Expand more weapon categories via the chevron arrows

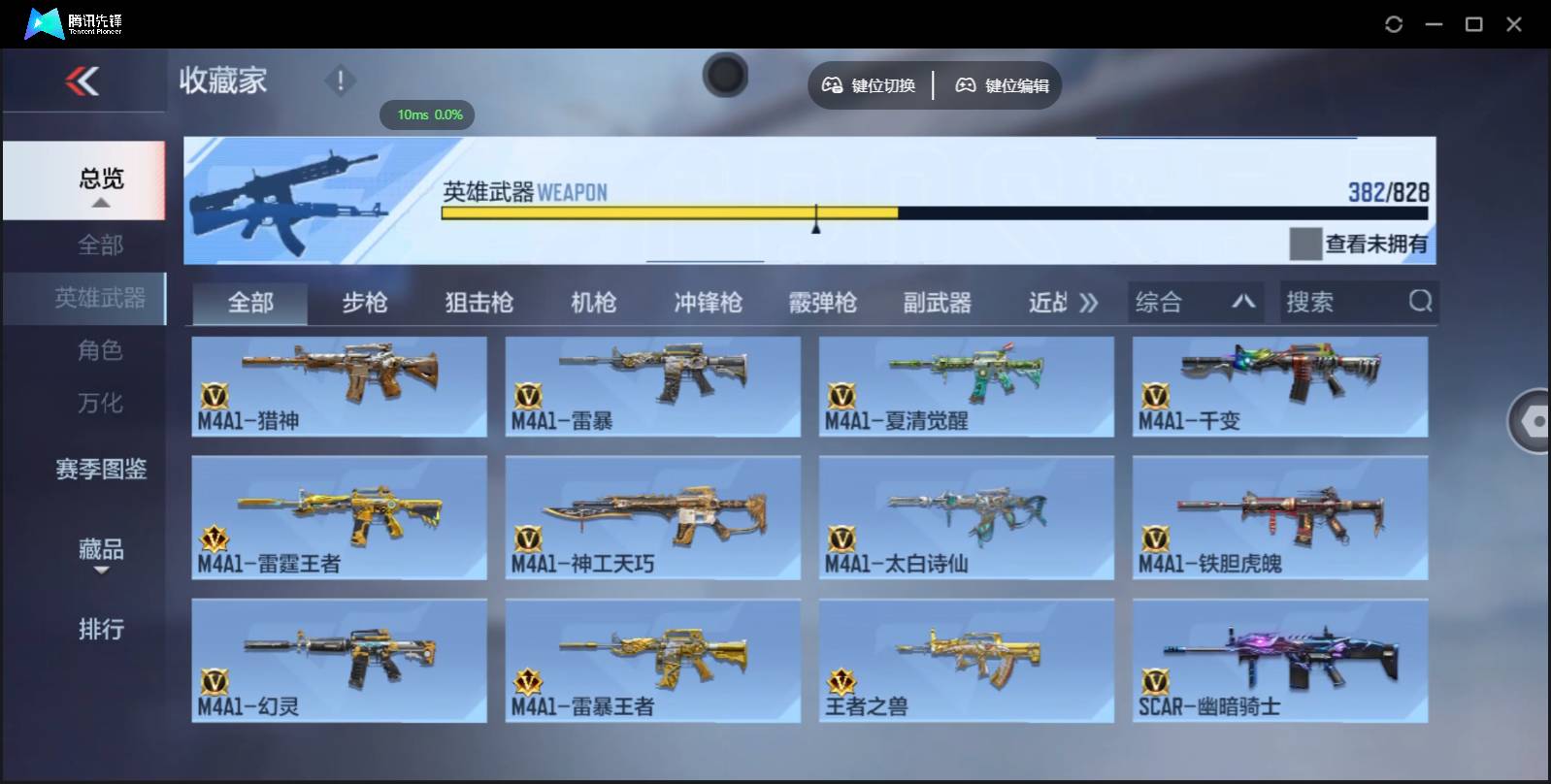1089,302
